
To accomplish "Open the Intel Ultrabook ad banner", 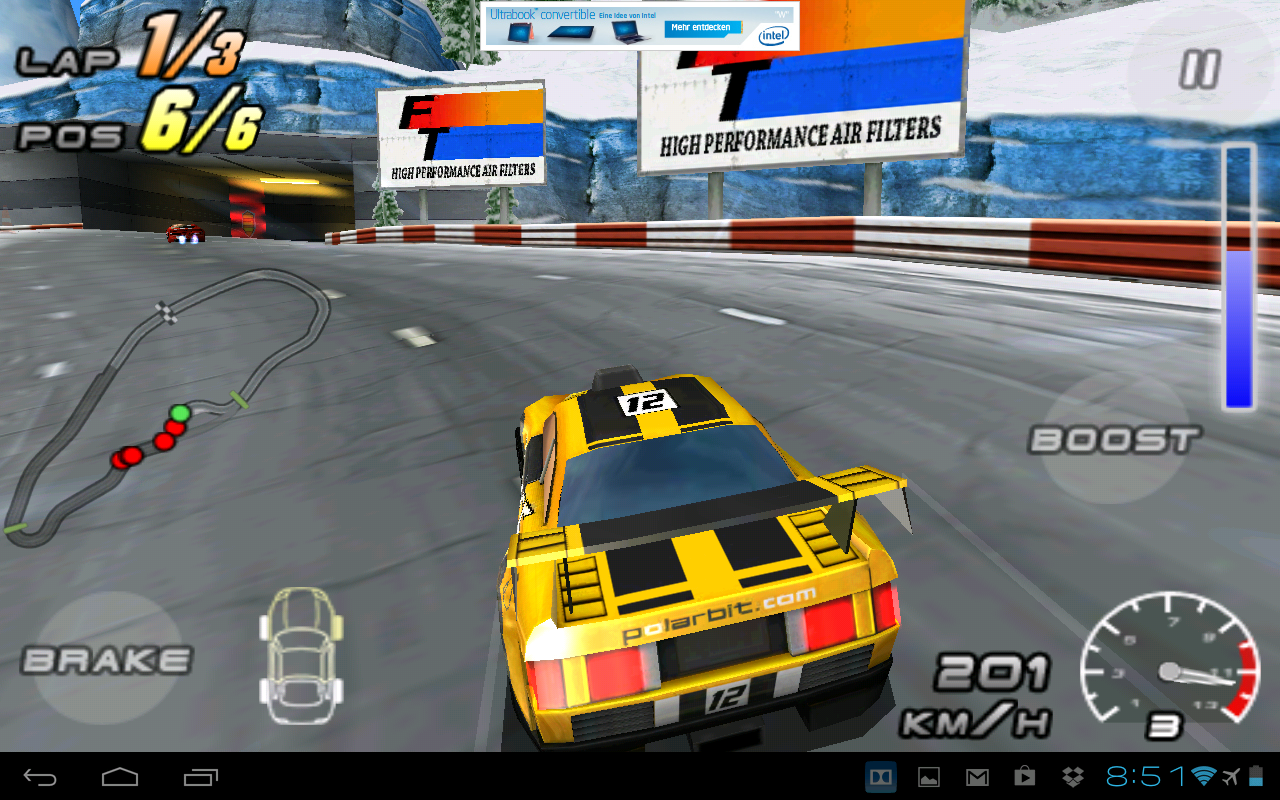I will tap(640, 26).
